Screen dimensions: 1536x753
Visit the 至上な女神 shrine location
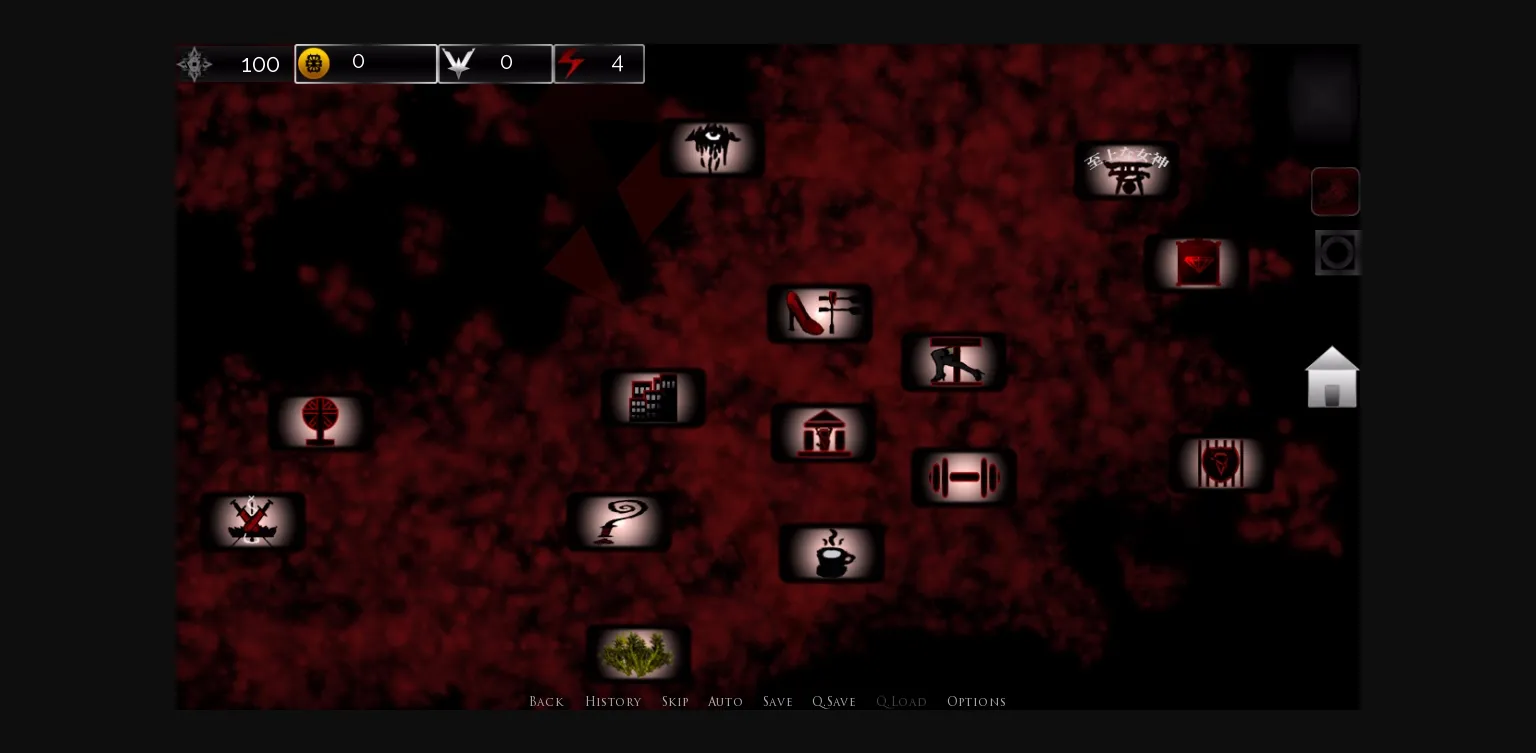pos(1125,170)
